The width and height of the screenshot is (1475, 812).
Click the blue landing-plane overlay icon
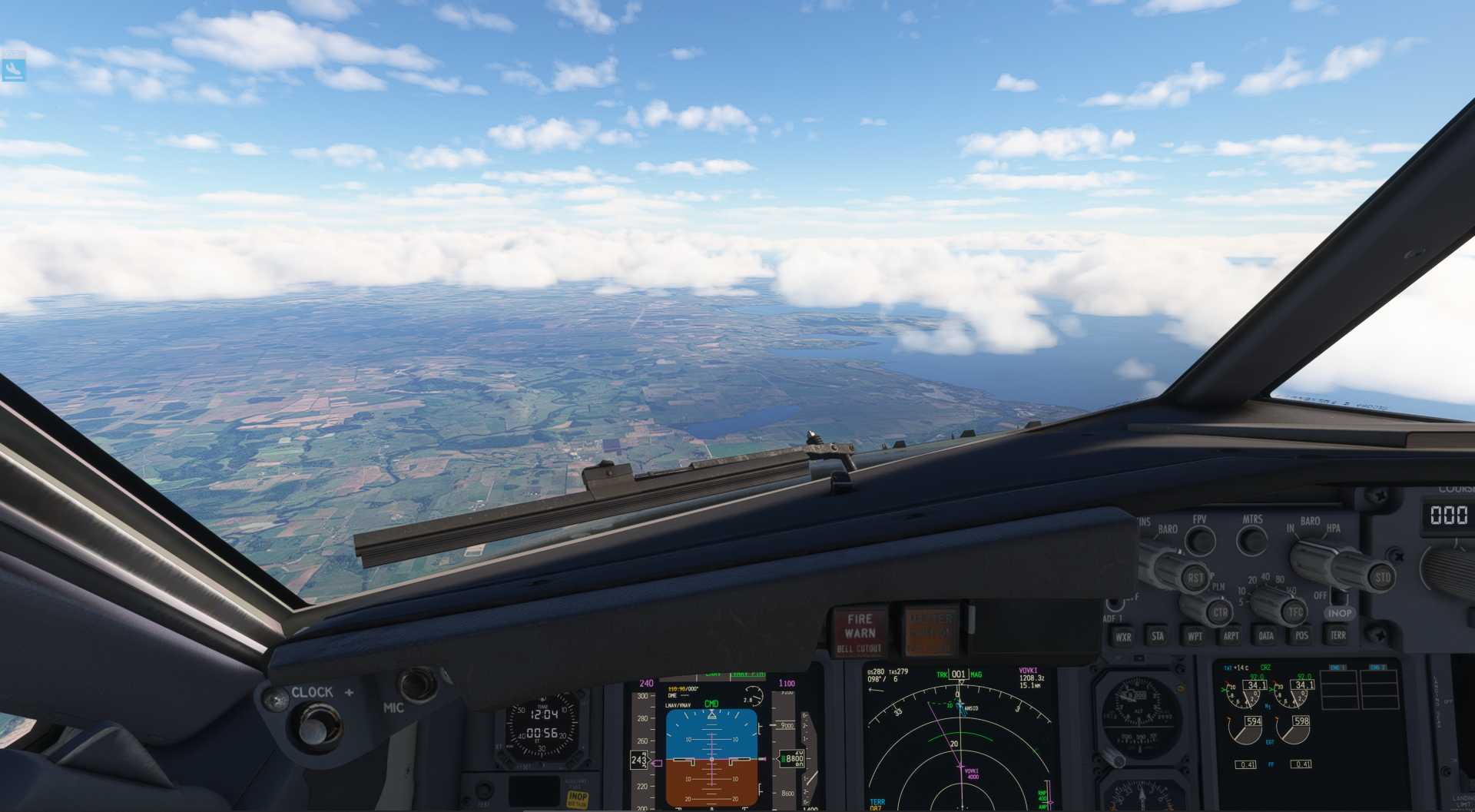(x=14, y=69)
